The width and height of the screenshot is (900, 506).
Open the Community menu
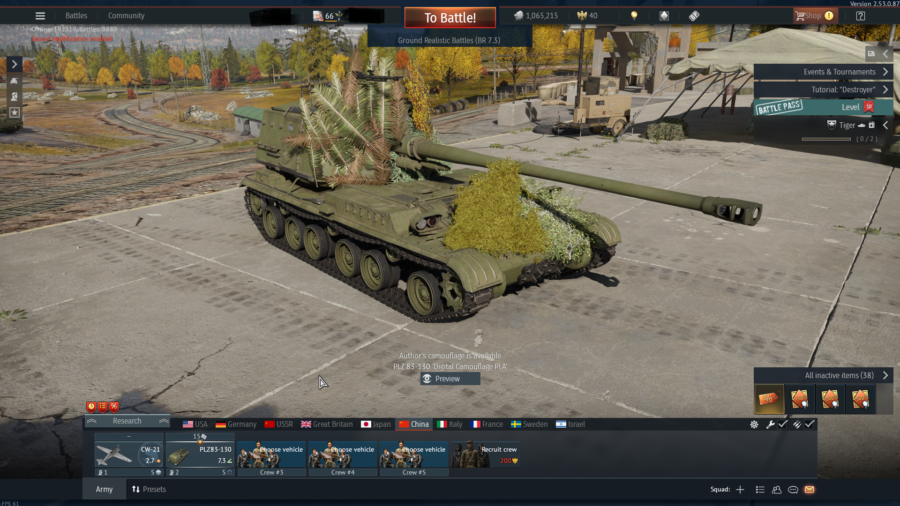[126, 16]
